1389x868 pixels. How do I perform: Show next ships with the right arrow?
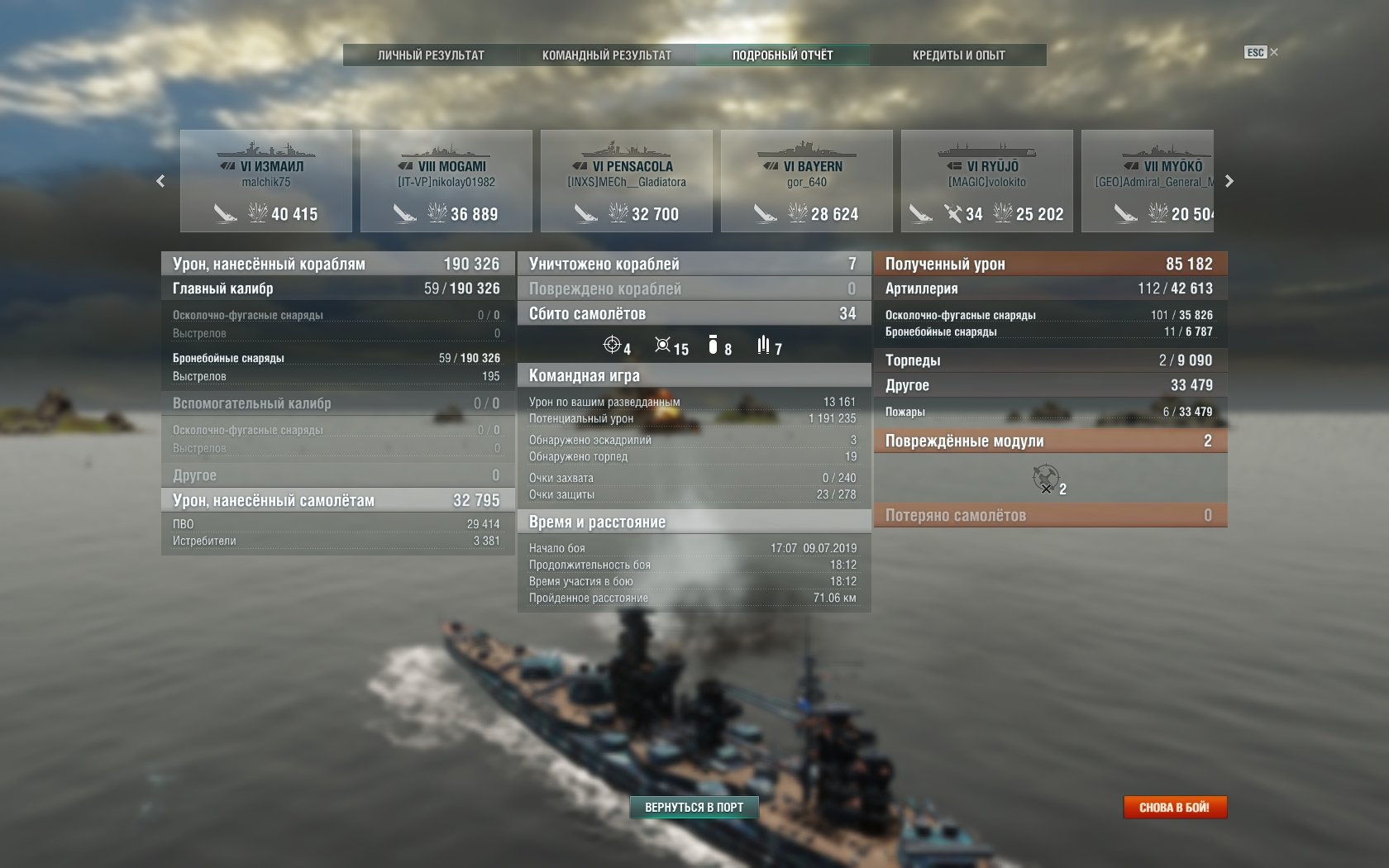click(x=1229, y=181)
